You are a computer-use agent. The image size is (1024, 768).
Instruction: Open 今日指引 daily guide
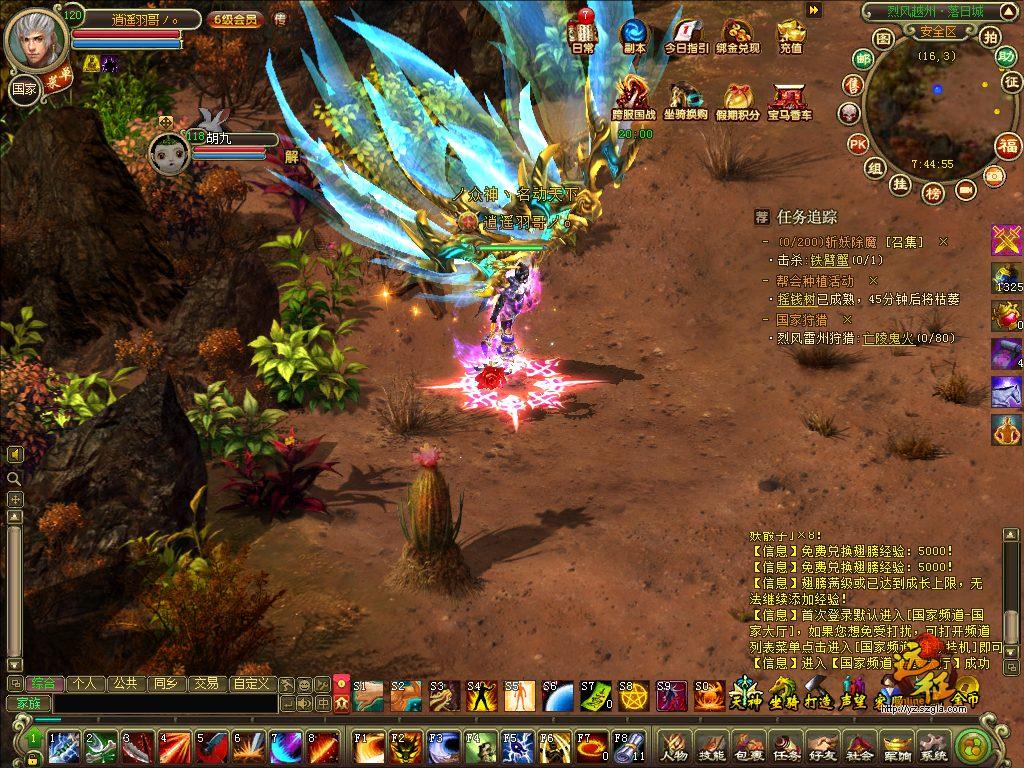pyautogui.click(x=686, y=35)
